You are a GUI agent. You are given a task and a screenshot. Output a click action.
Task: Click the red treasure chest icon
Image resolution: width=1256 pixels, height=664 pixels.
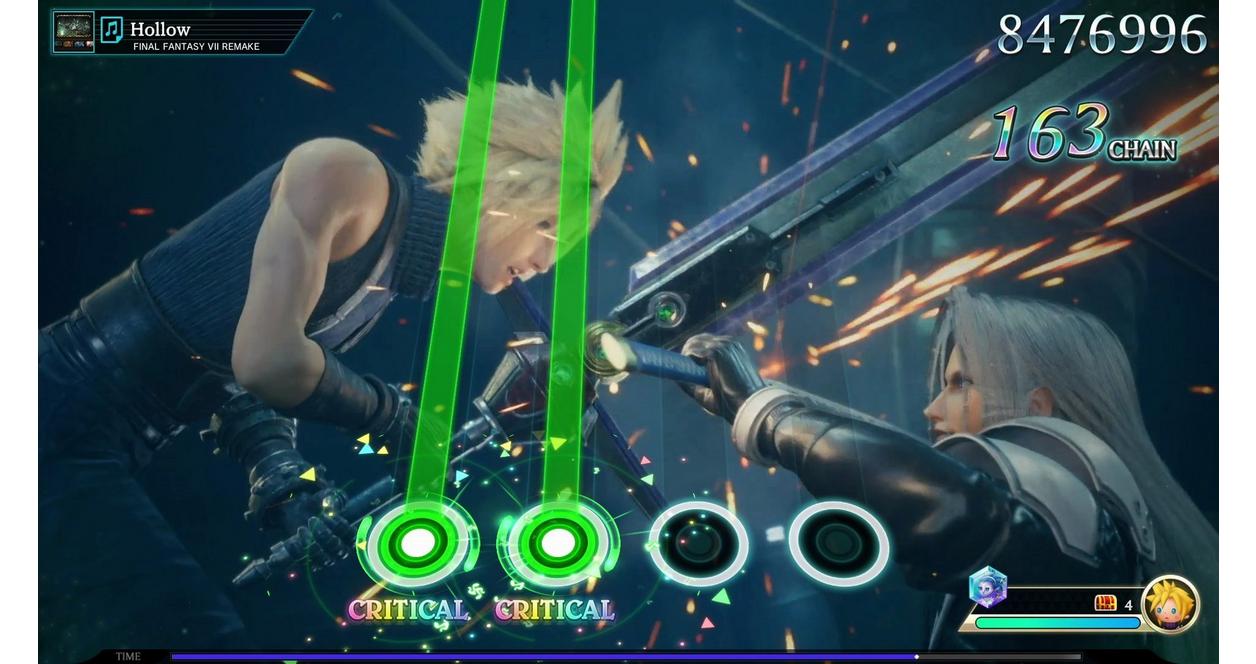pyautogui.click(x=1105, y=603)
